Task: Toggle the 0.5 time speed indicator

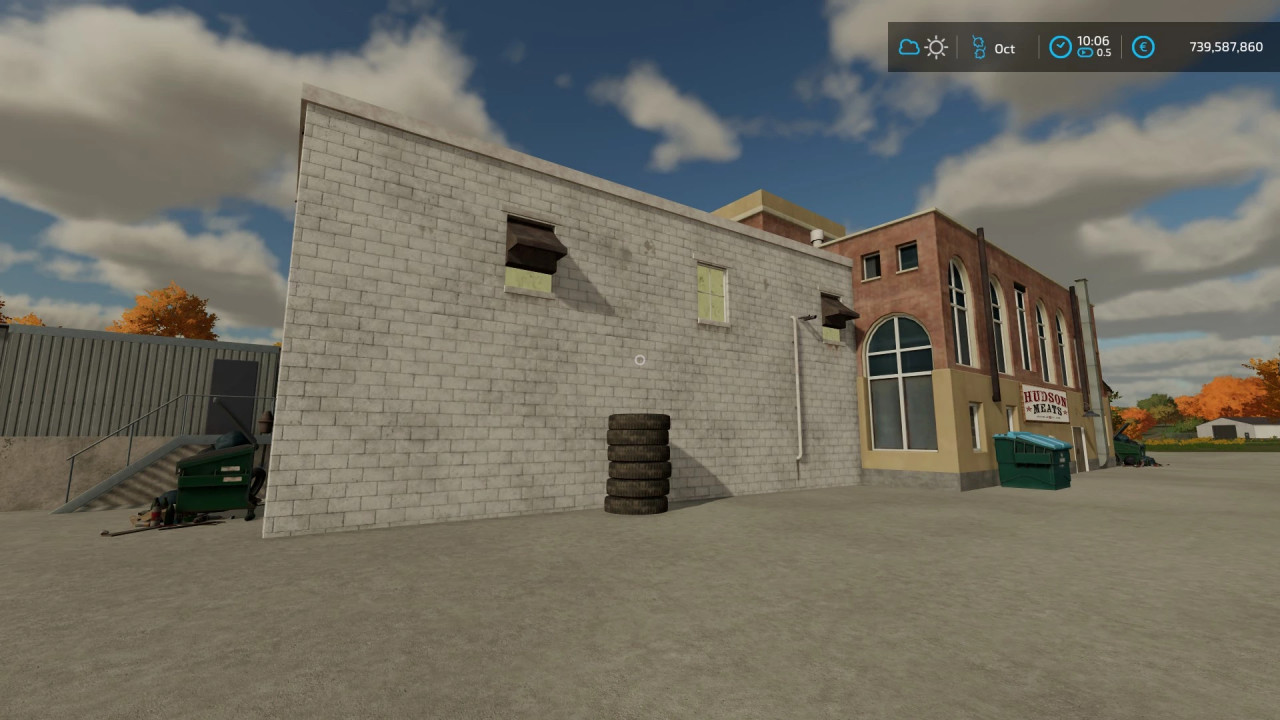Action: (x=1098, y=53)
